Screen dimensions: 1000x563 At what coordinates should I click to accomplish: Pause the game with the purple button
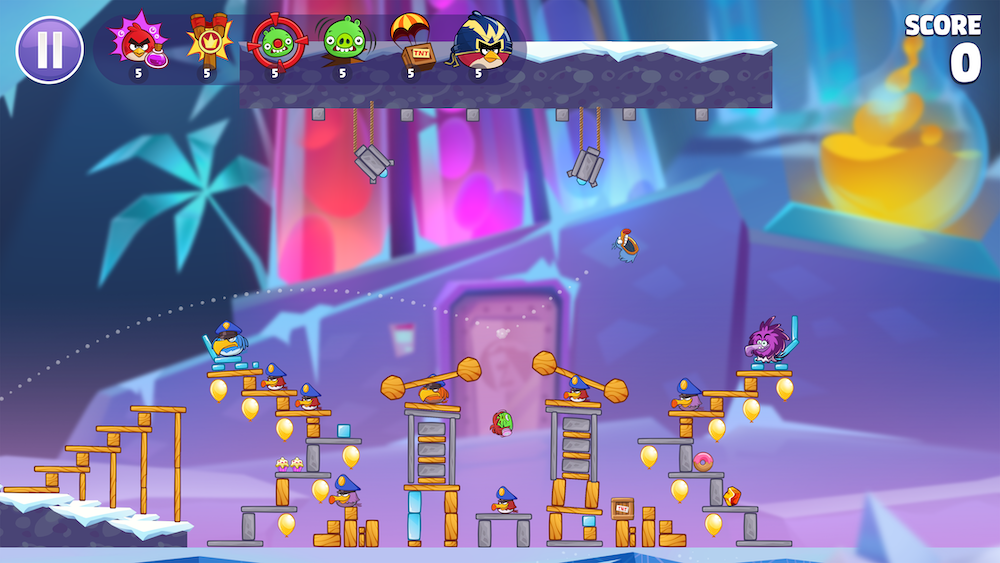coord(50,50)
